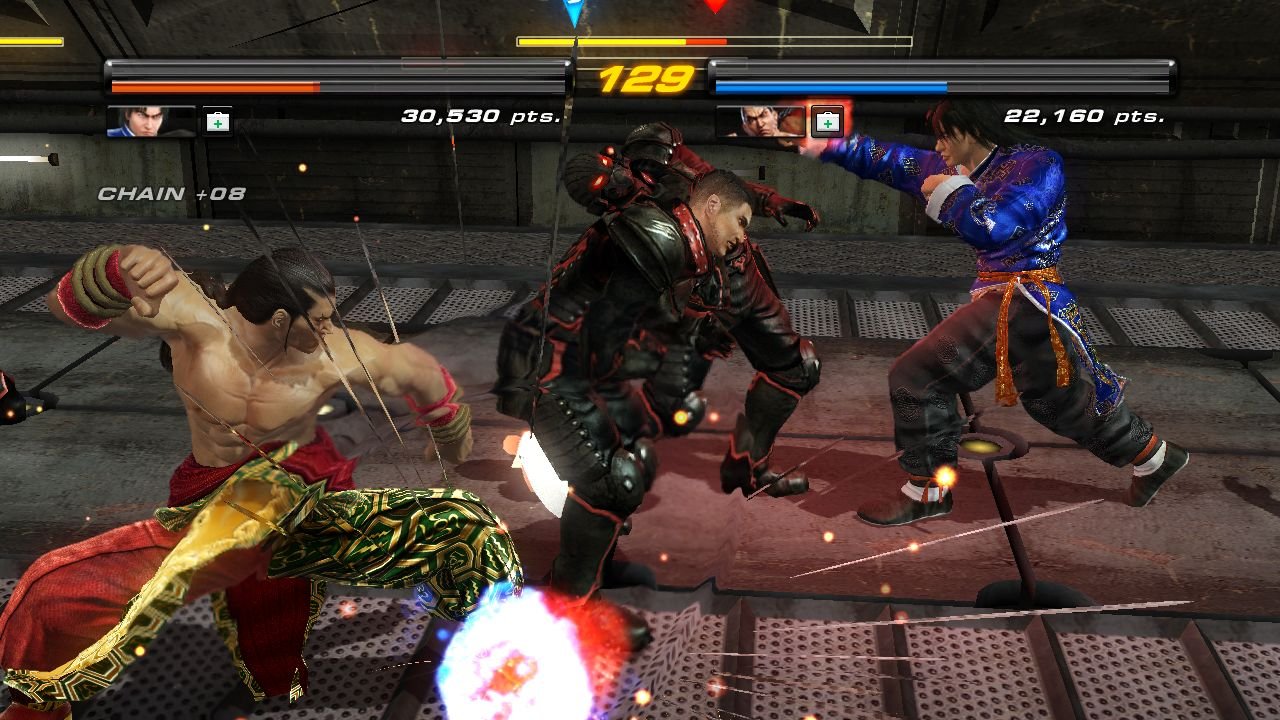Click the left player's first-aid kit icon

pyautogui.click(x=216, y=123)
